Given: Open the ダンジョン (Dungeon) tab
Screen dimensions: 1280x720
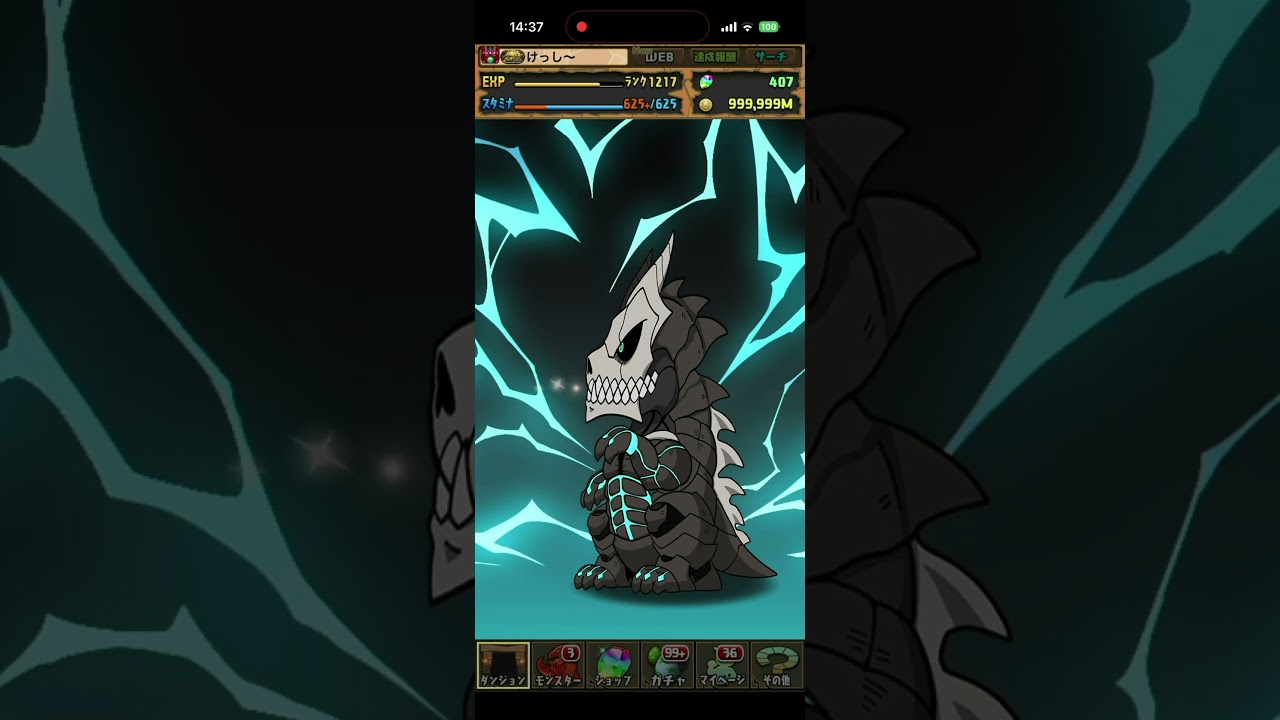Looking at the screenshot, I should click(x=503, y=666).
